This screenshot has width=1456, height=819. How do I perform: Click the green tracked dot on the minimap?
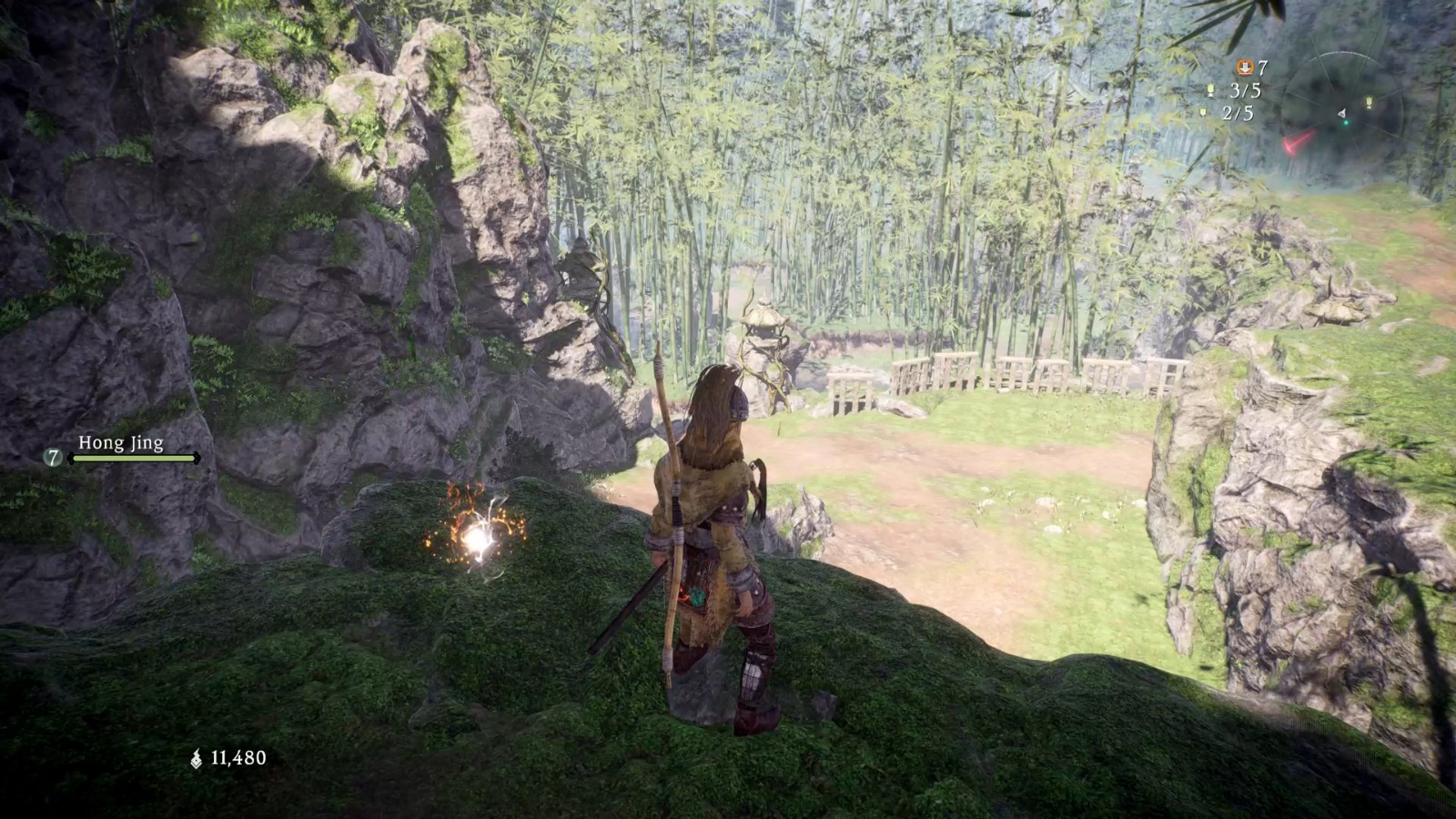coord(1346,122)
